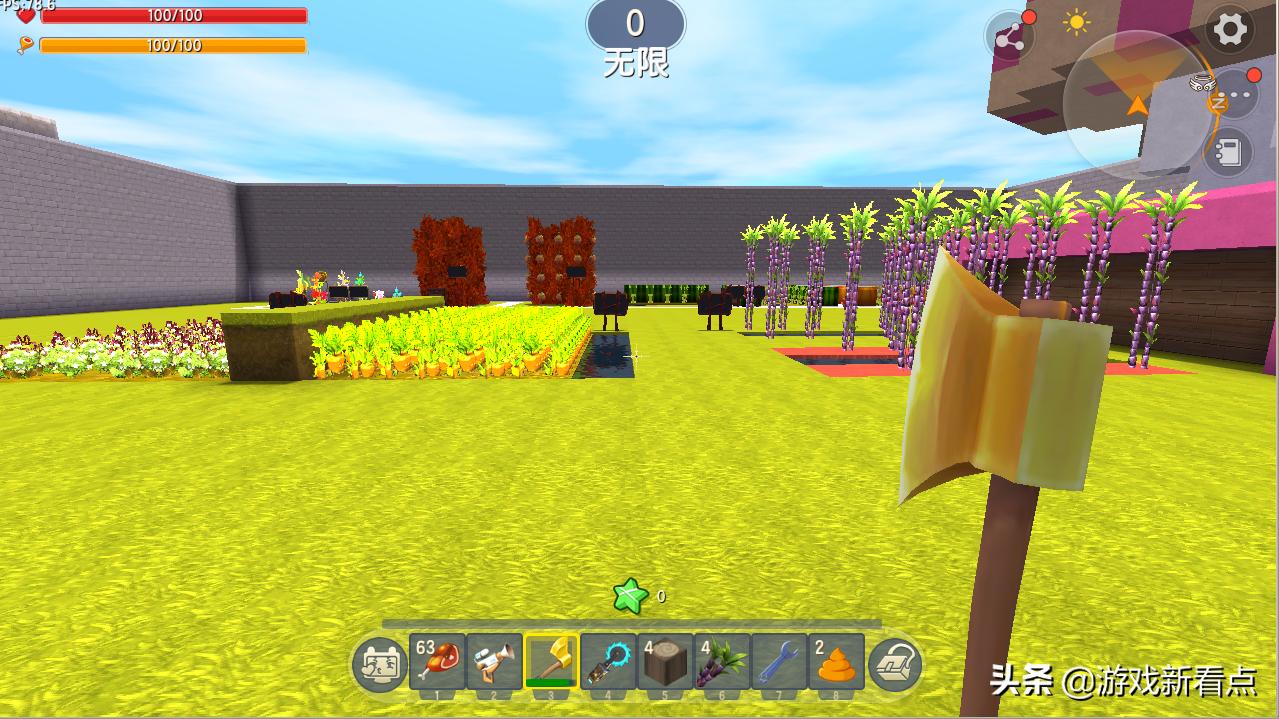
Task: Open the backpack inventory button
Action: click(x=894, y=664)
